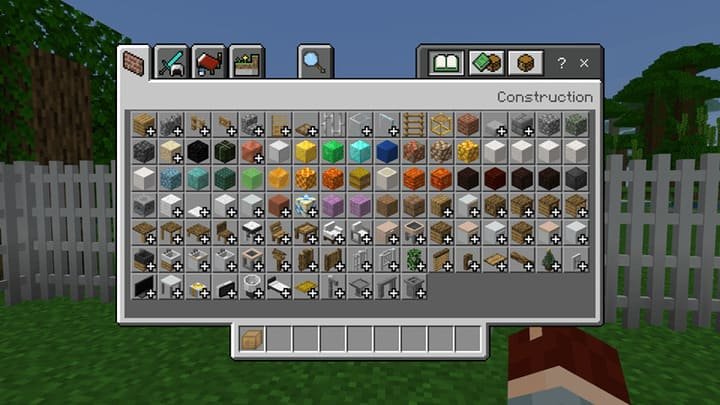Open the magnifying glass search tab
This screenshot has width=720, height=405.
coord(314,63)
